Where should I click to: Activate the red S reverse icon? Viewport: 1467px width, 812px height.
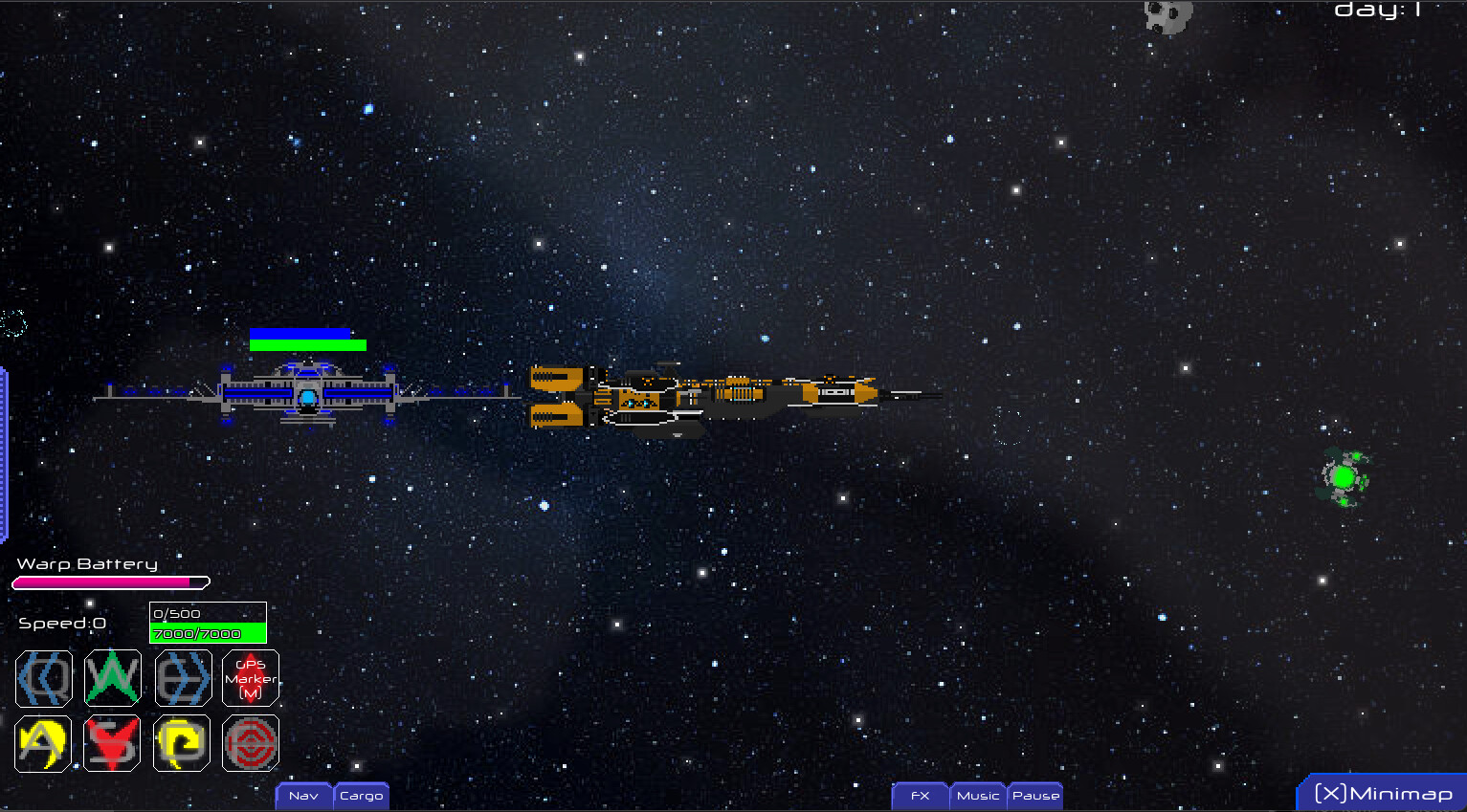(x=112, y=743)
